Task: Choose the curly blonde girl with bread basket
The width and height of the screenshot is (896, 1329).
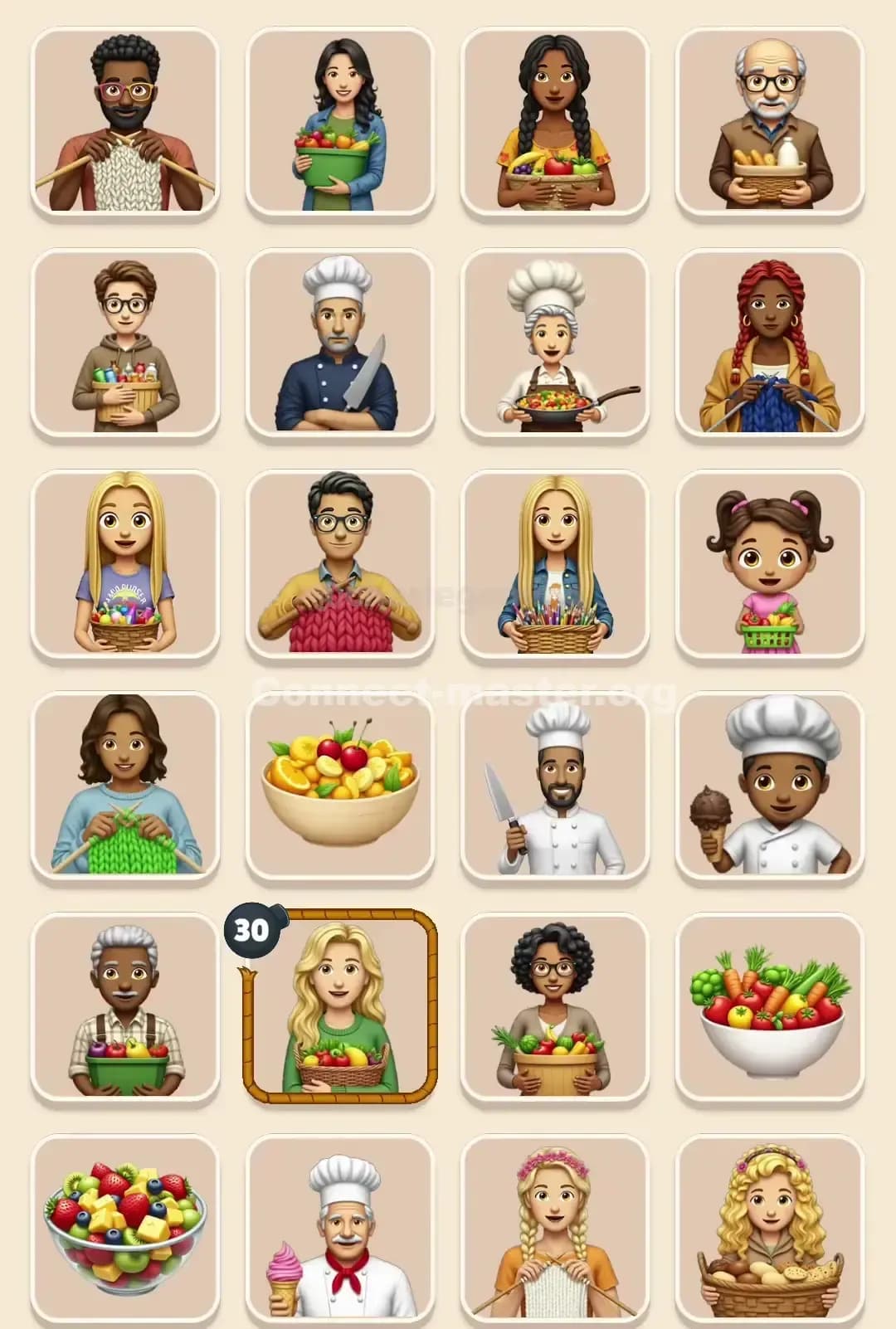Action: 770,1228
